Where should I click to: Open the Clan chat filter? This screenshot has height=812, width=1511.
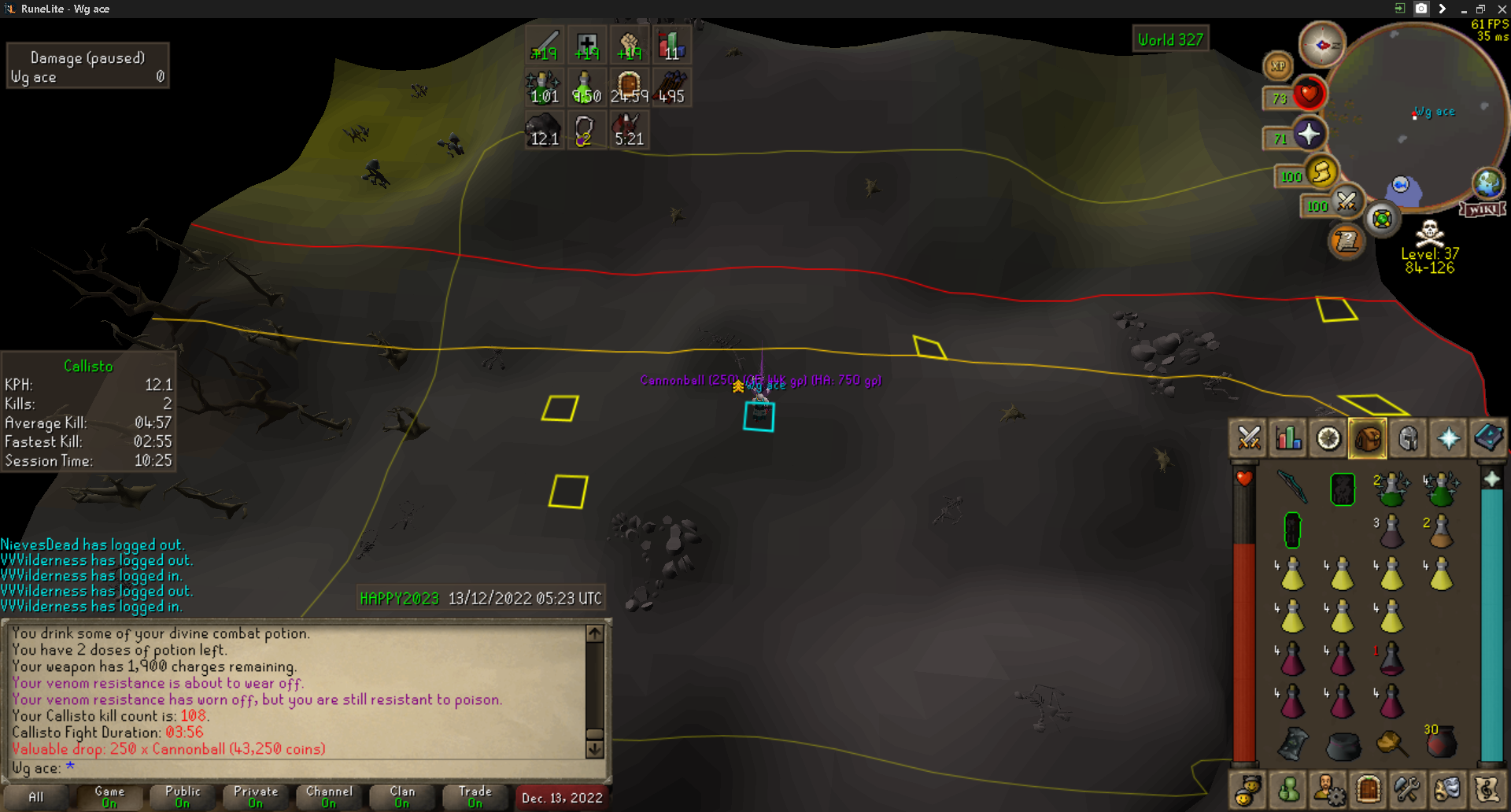click(402, 796)
